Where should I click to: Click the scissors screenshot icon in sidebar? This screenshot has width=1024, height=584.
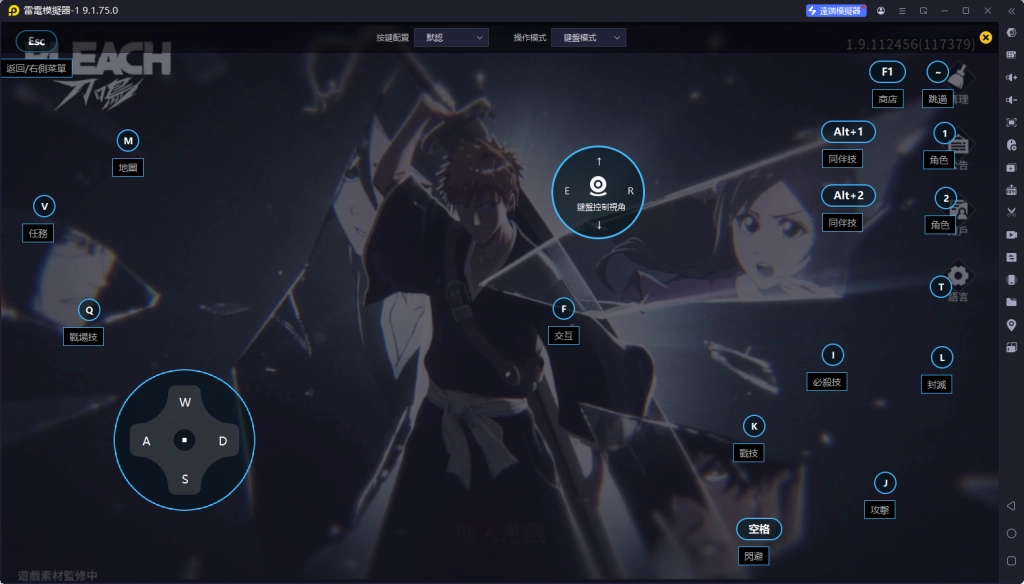click(1011, 212)
